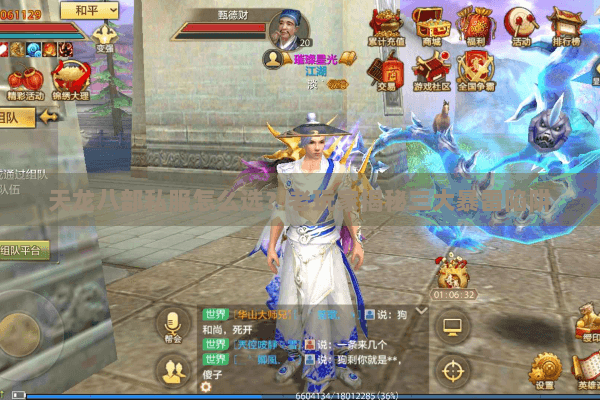Open the 游戏社区 community icon
Viewport: 600px width, 400px height.
click(431, 71)
